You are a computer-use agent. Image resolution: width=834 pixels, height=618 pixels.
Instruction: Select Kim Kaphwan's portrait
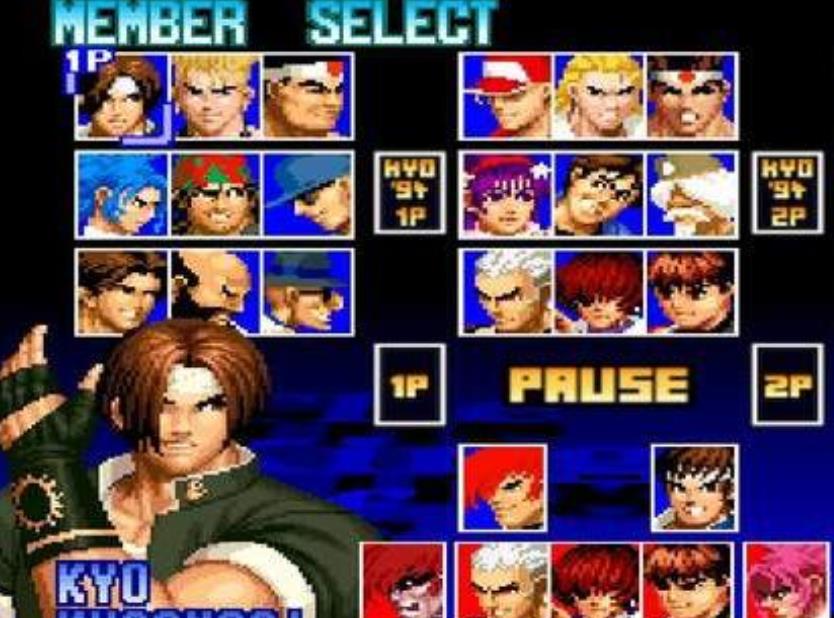[121, 291]
